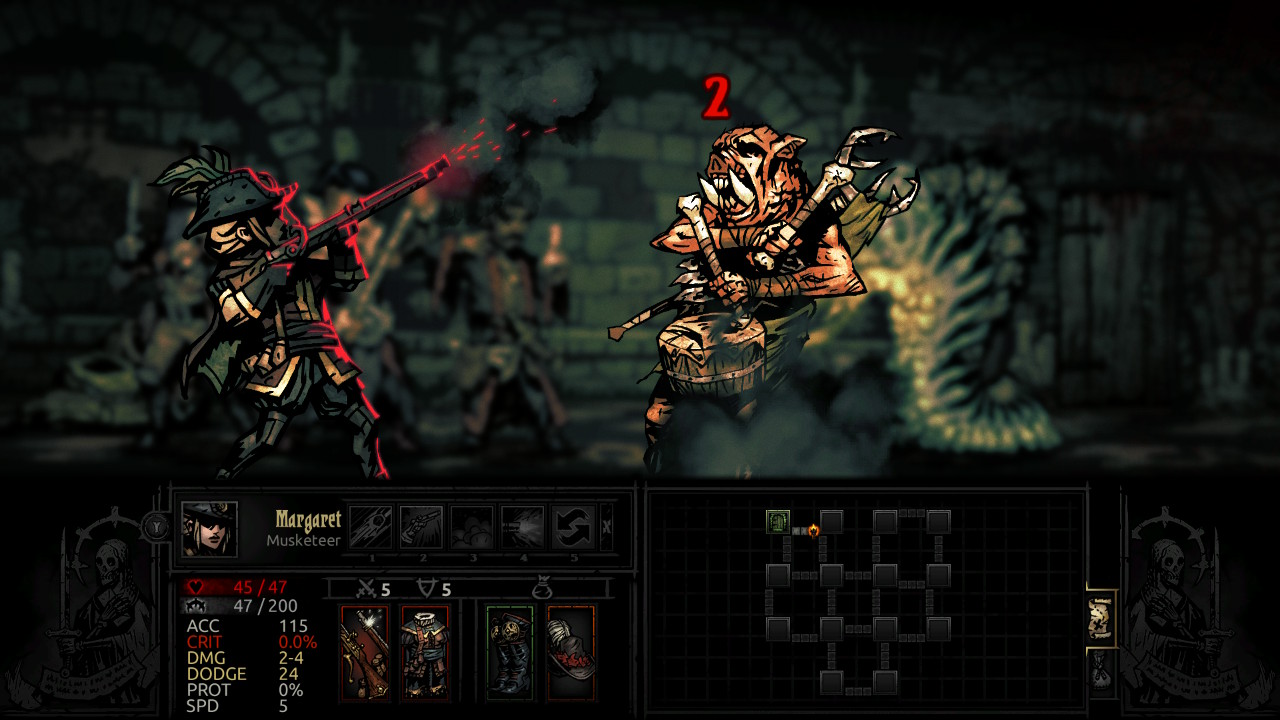Screen dimensions: 1280x720
Task: Open the map scroll tab beside the minimap
Action: coord(1099,615)
